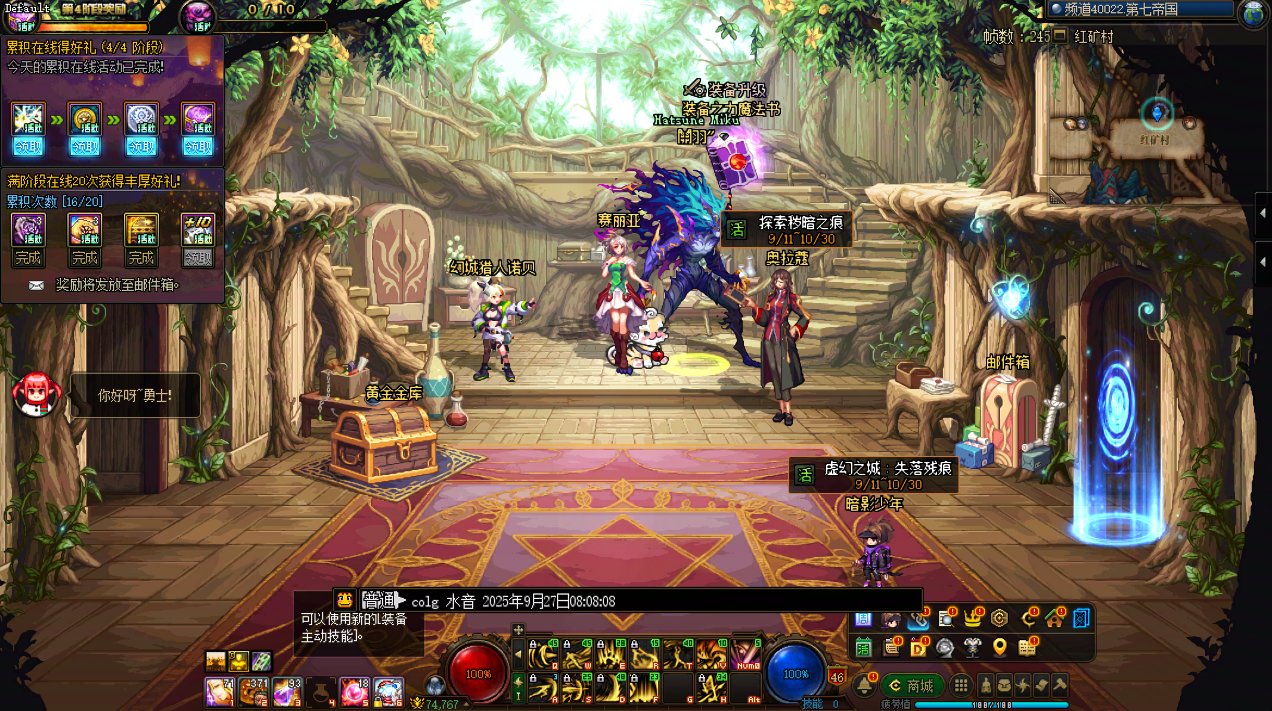Open the grid menu button next to 商城
Viewport: 1272px width, 711px height.
point(961,686)
